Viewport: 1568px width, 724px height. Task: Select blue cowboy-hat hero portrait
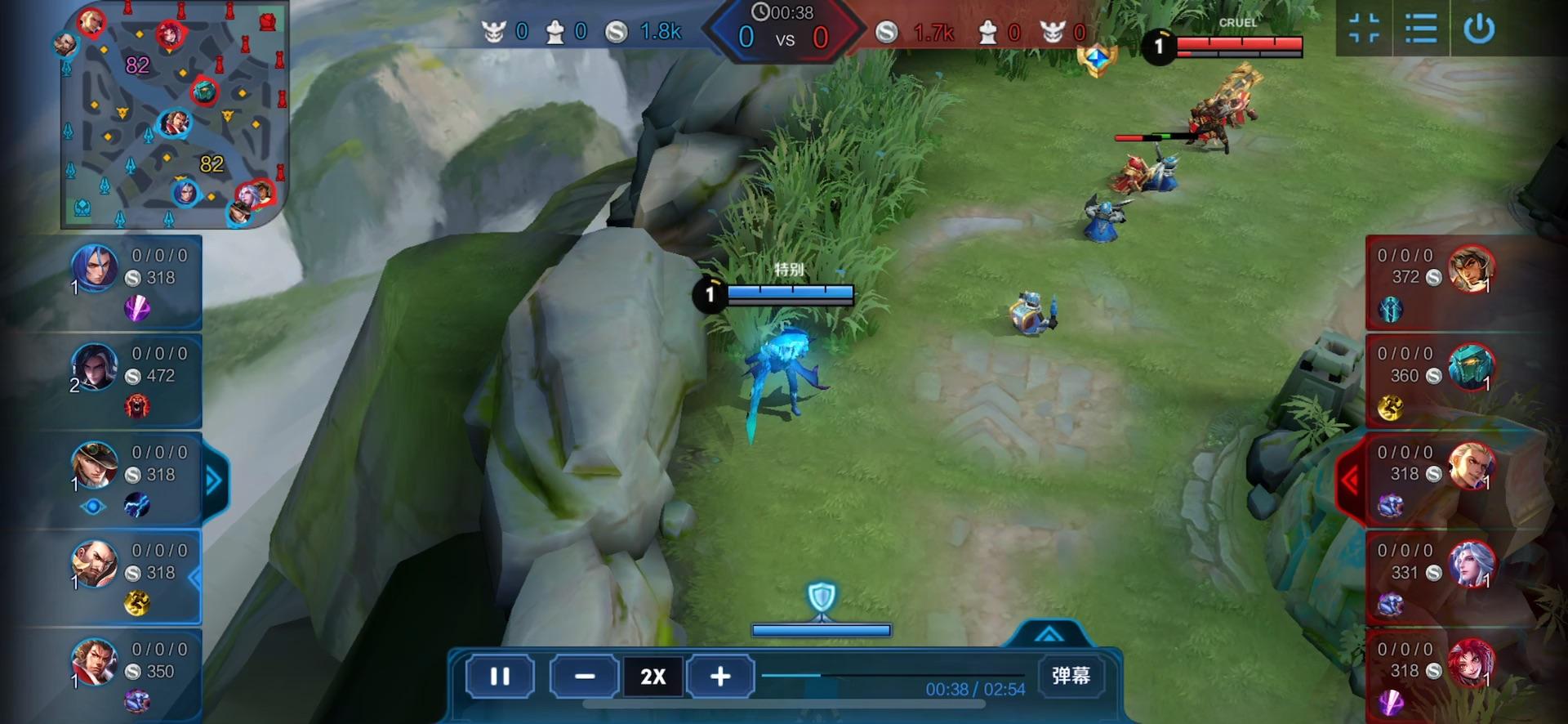click(95, 465)
